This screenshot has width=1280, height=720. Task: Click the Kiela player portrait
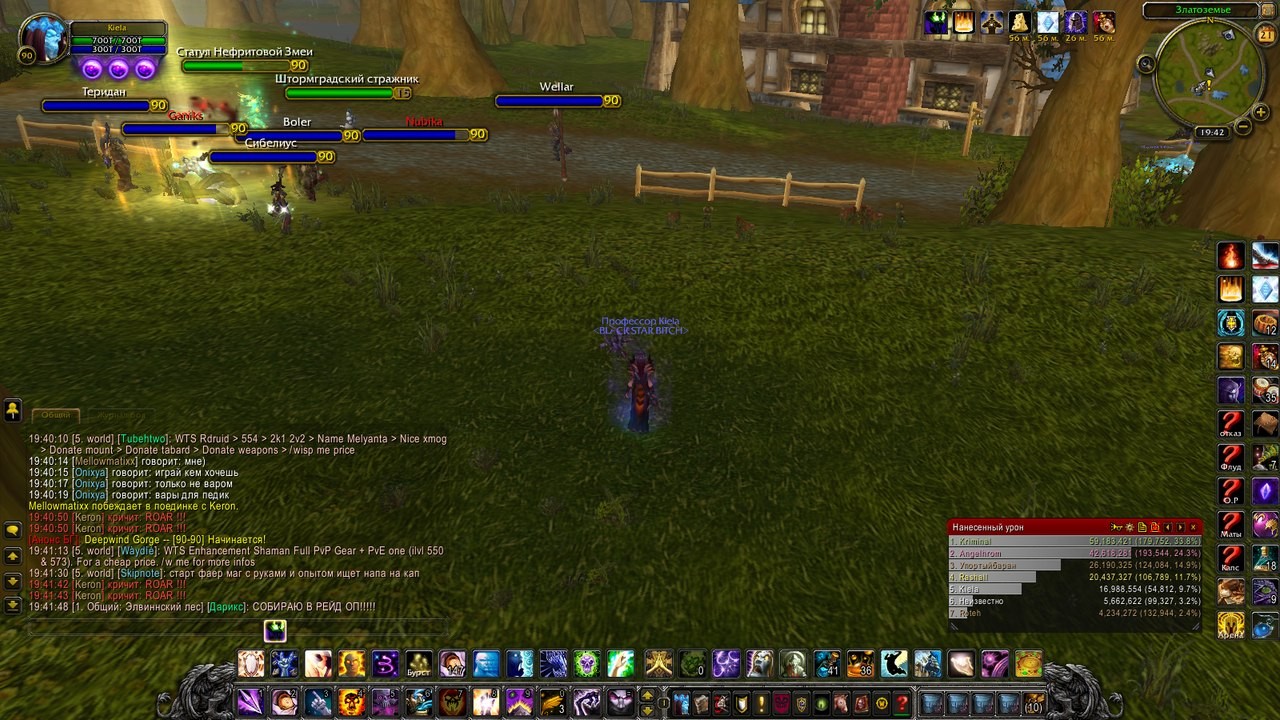pos(41,40)
